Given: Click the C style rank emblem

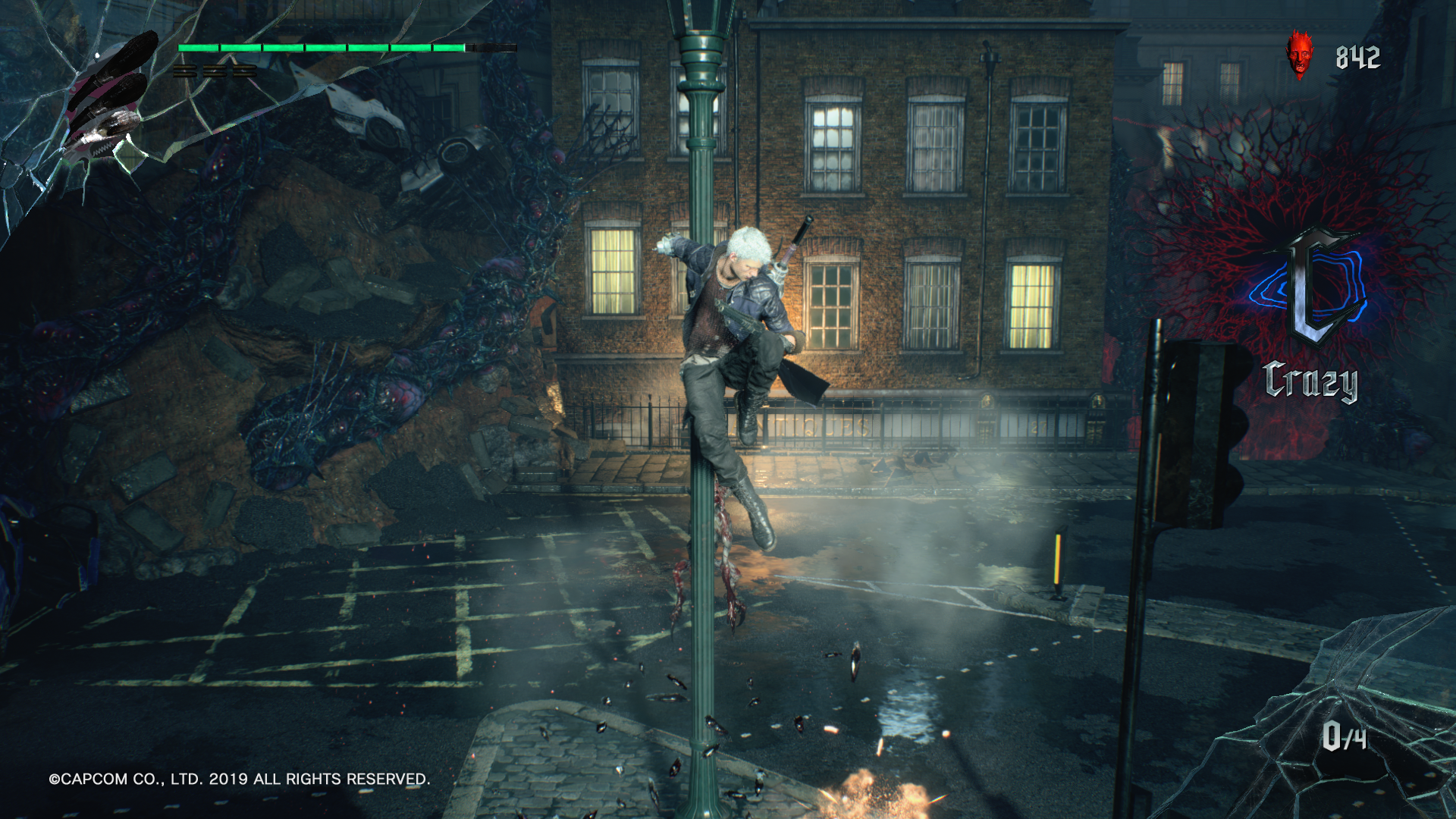Looking at the screenshot, I should pos(1314,289).
